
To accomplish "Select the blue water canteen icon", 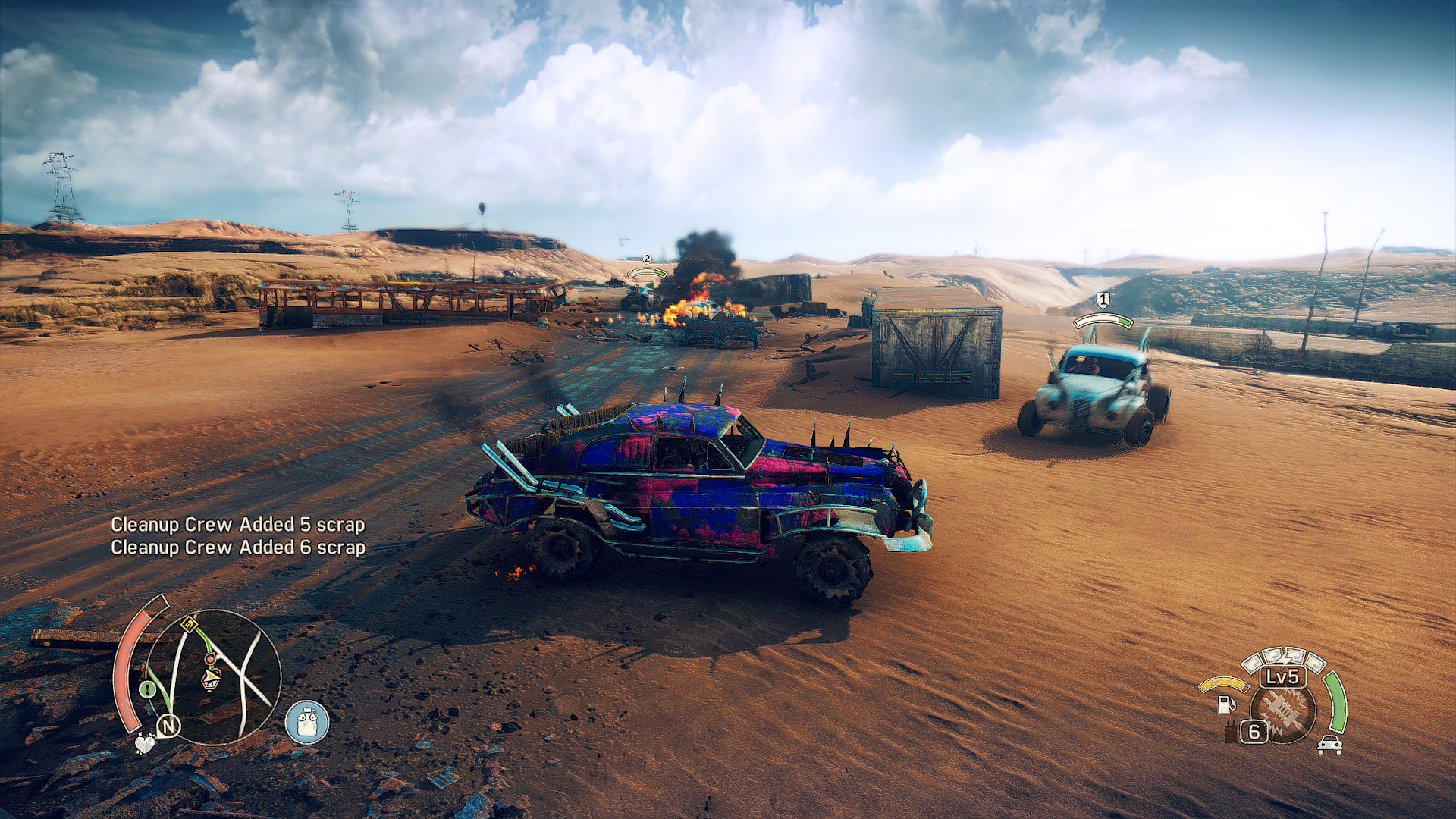I will (307, 721).
